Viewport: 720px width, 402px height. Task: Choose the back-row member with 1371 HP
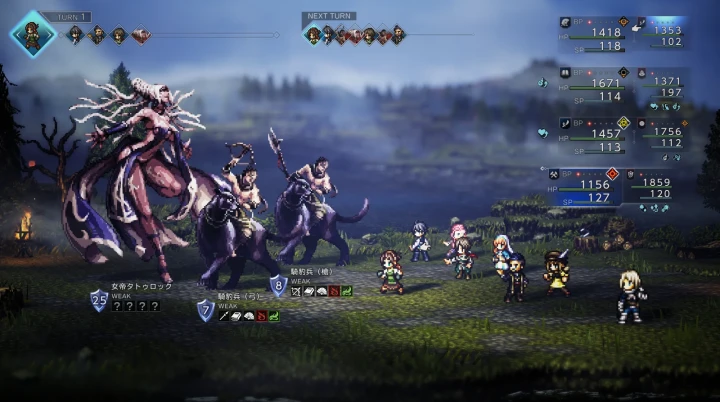click(662, 86)
